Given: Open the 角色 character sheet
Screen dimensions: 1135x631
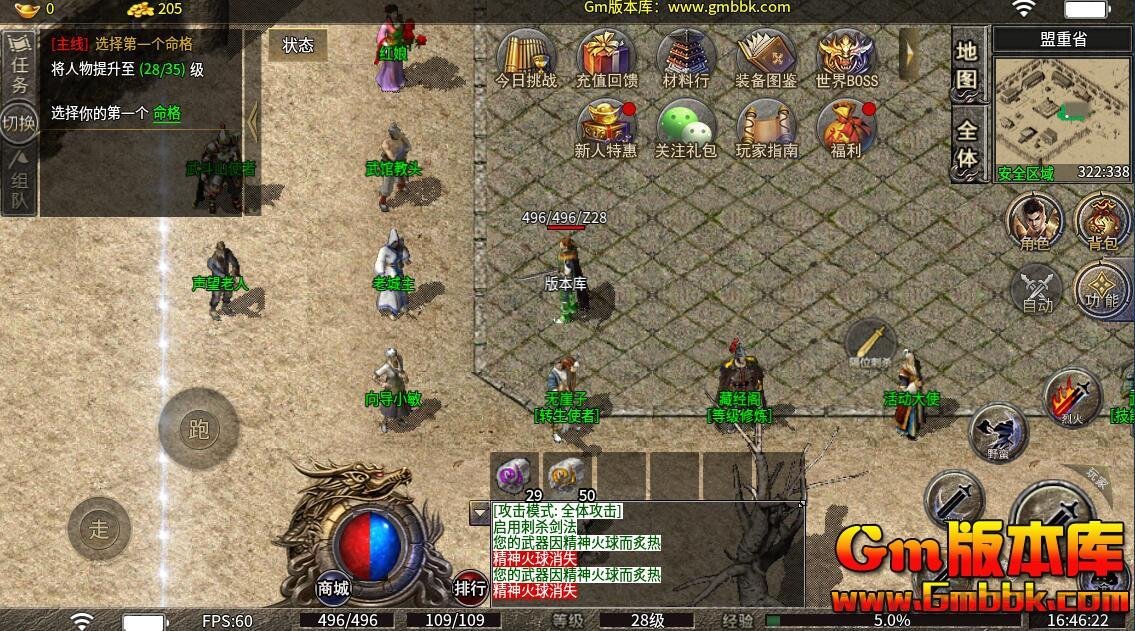Looking at the screenshot, I should click(1034, 220).
